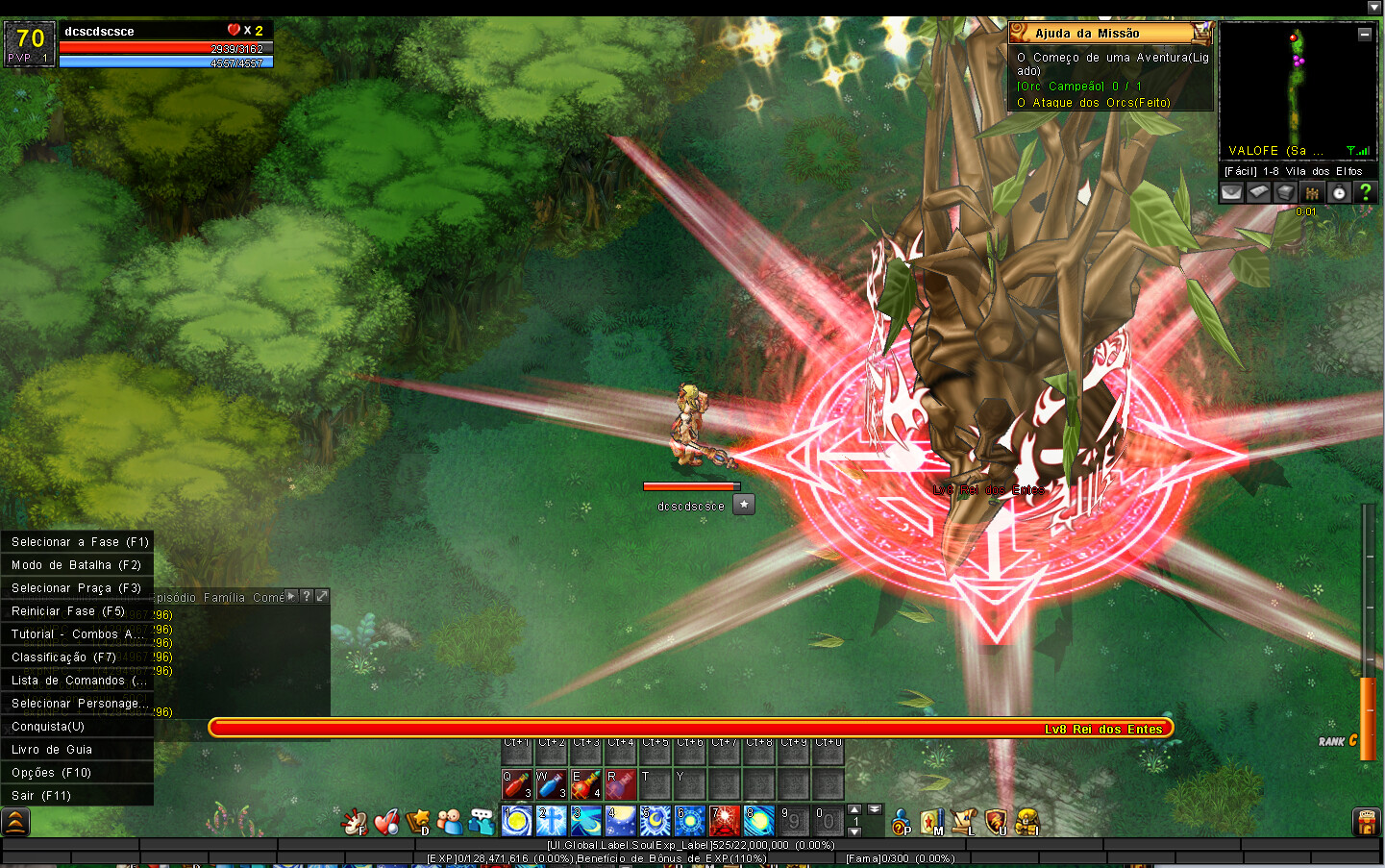Click the double-chevron to collapse the hotbar row

pos(875,809)
